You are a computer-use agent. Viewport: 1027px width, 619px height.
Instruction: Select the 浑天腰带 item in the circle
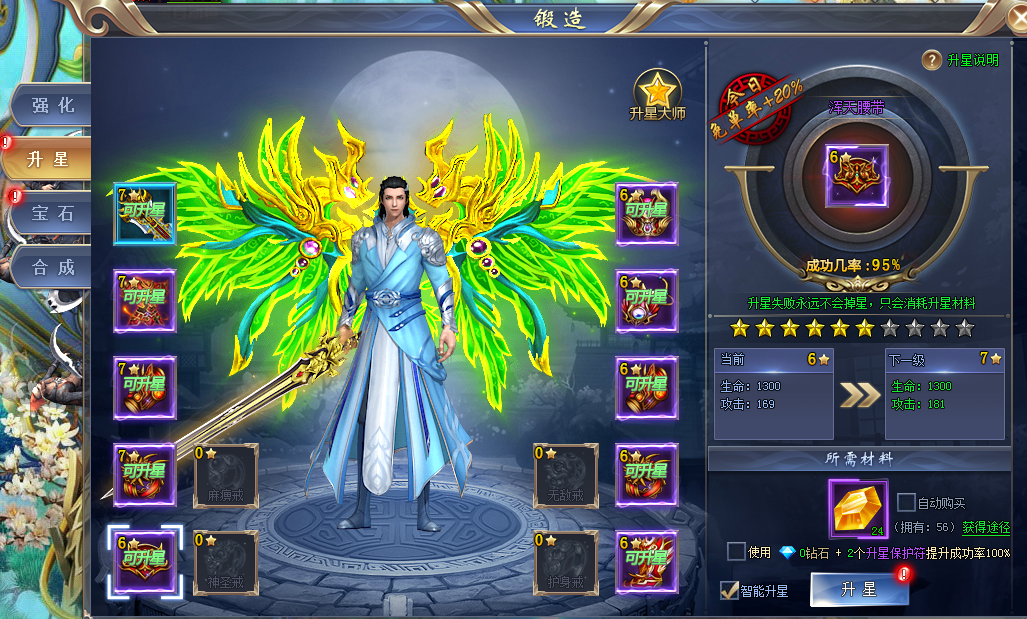855,176
